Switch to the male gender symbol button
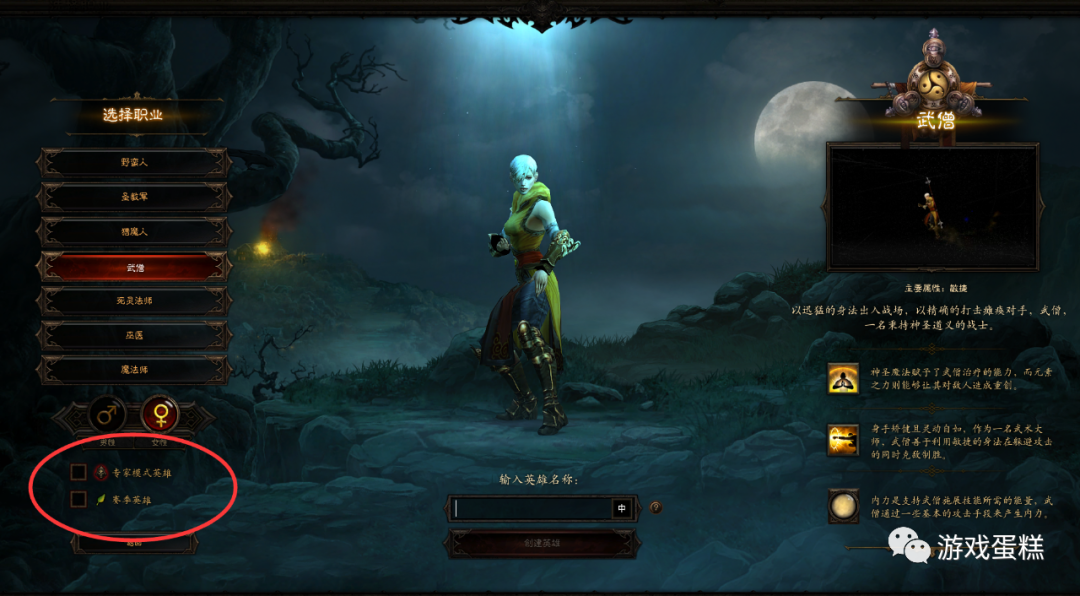This screenshot has height=596, width=1080. tap(107, 413)
